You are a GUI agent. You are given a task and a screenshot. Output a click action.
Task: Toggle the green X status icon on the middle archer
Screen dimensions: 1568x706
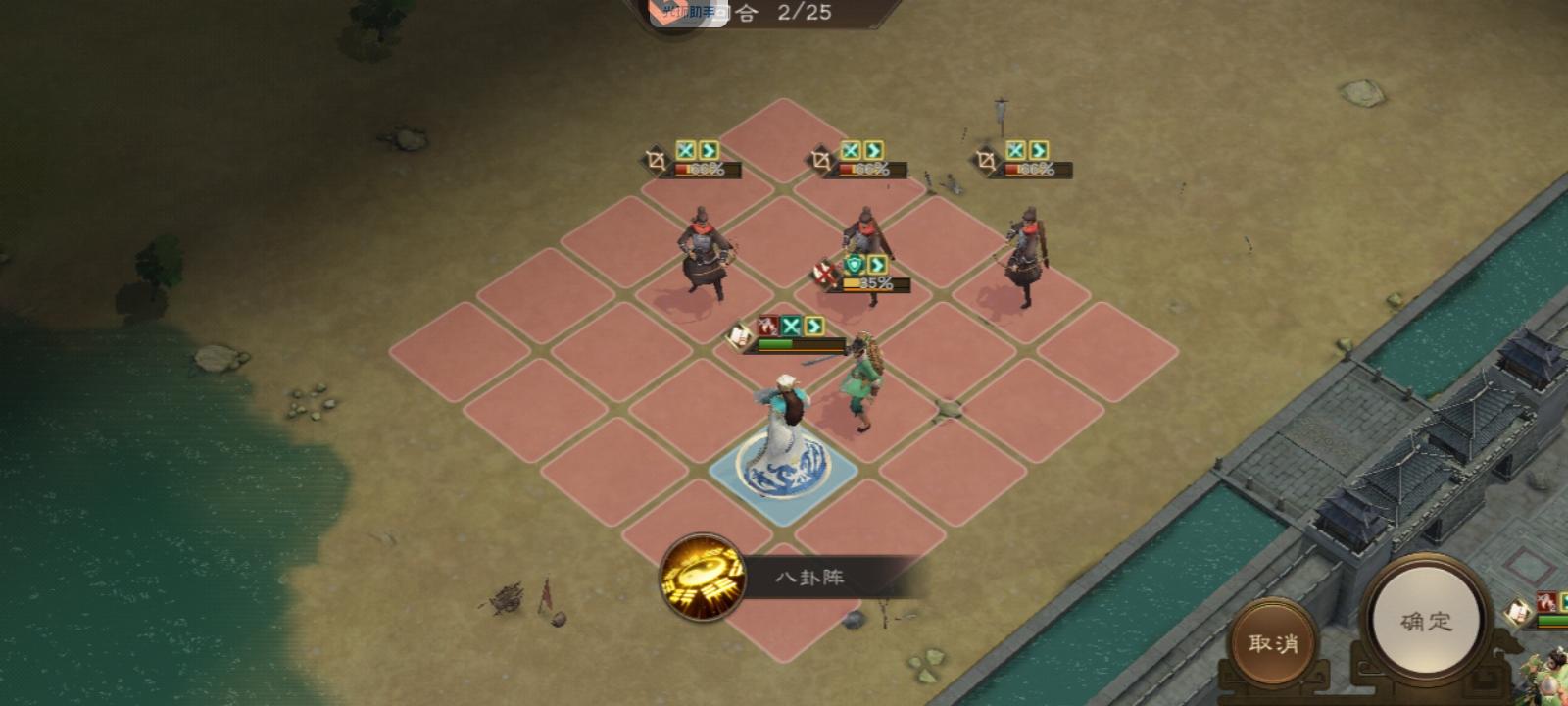pyautogui.click(x=849, y=149)
